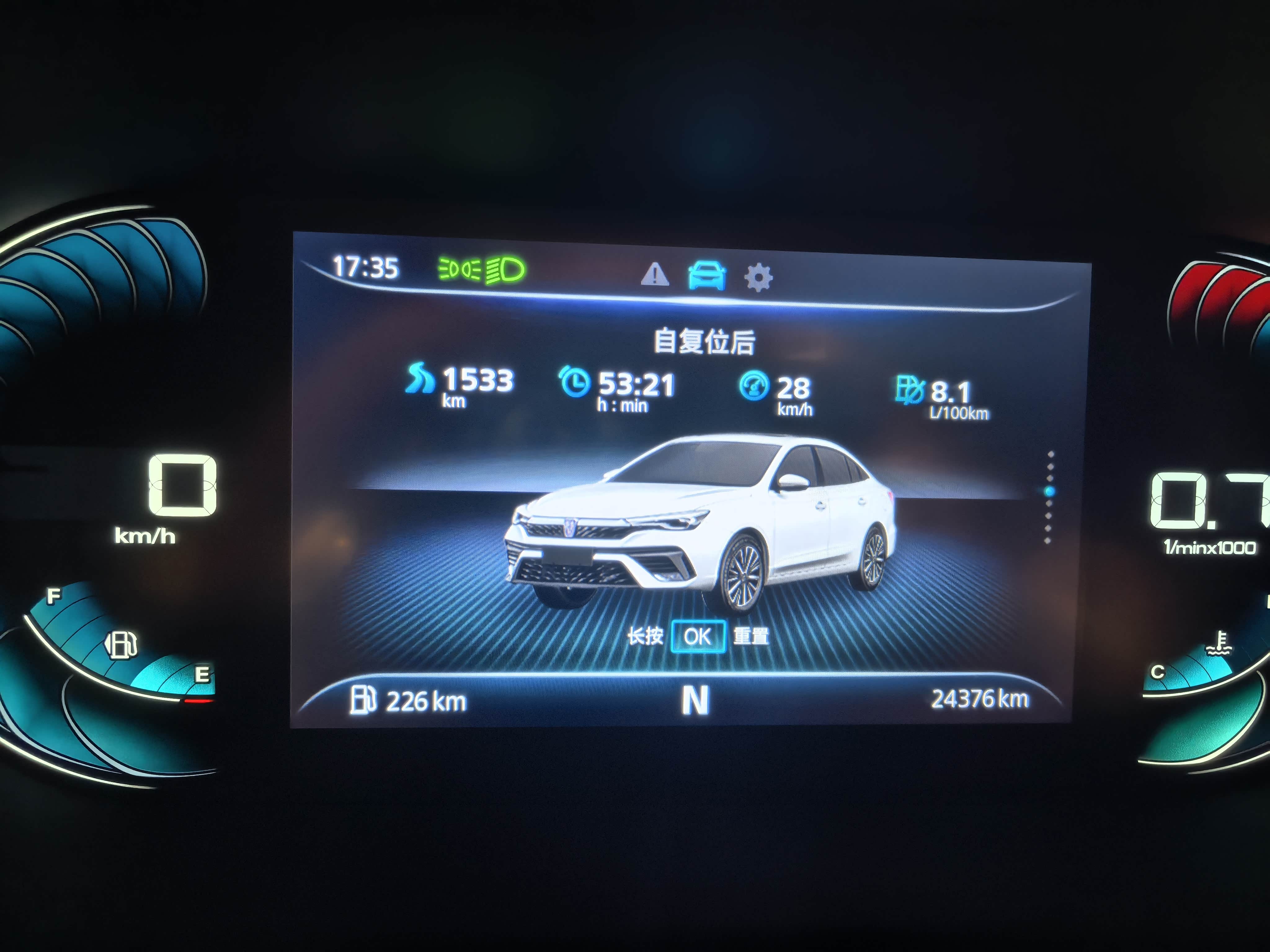The height and width of the screenshot is (952, 1270).
Task: Switch to the gear settings tab
Action: tap(758, 278)
